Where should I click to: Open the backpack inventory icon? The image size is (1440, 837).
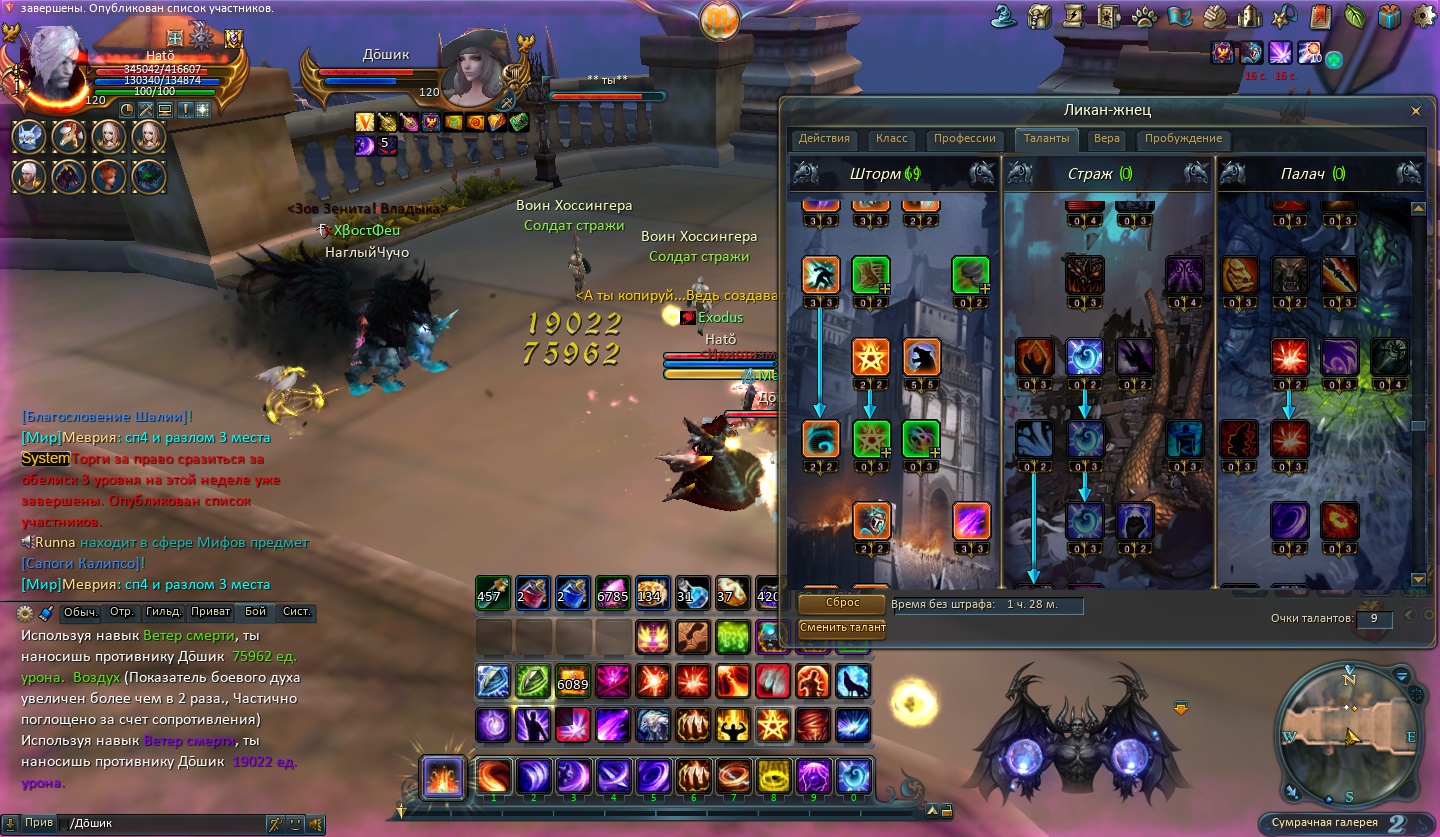1040,17
